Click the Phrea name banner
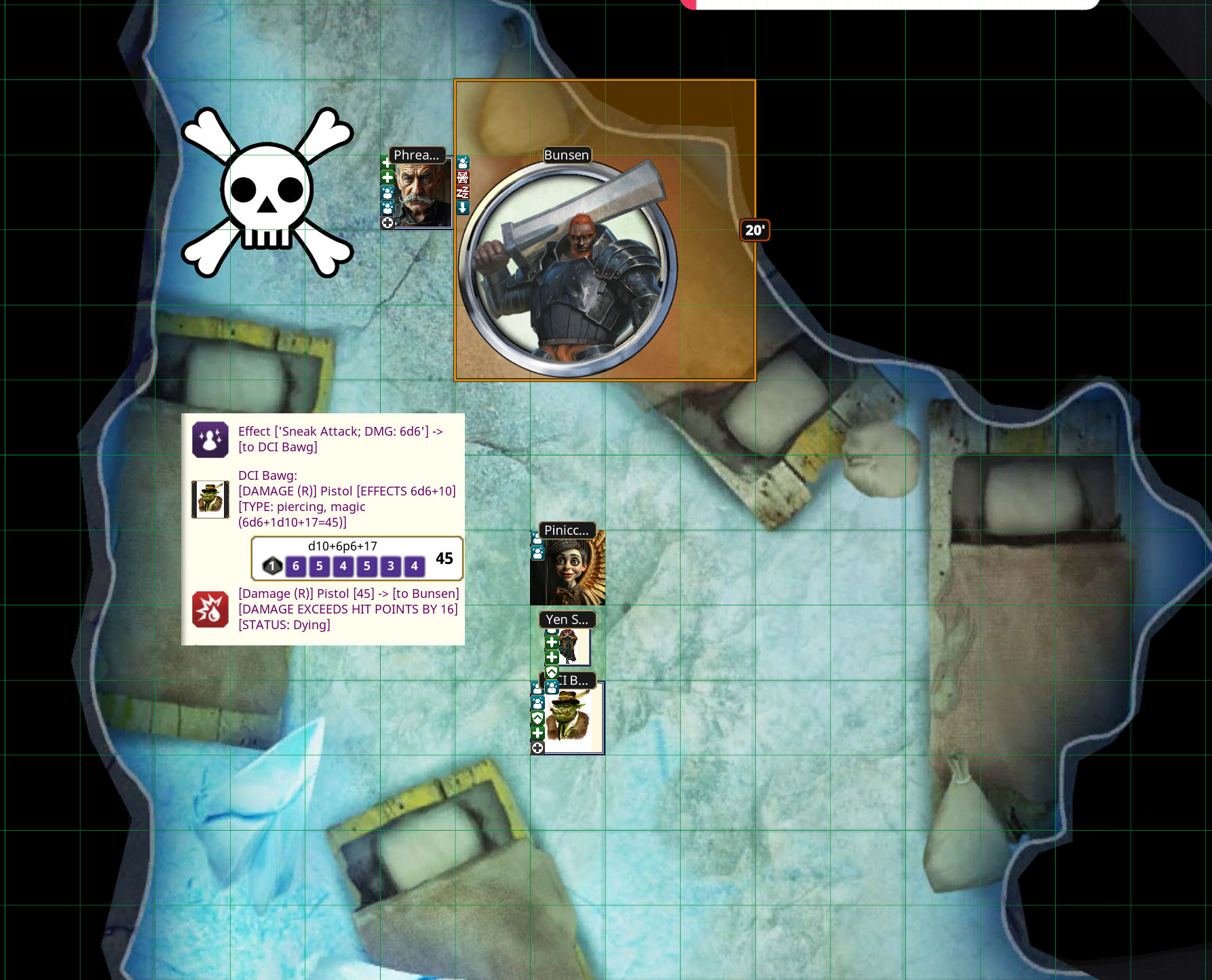 (x=417, y=155)
